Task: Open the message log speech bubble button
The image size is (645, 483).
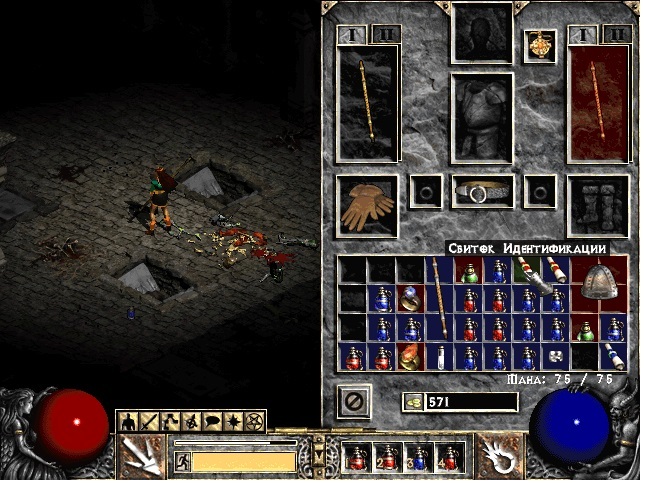Action: (x=212, y=421)
